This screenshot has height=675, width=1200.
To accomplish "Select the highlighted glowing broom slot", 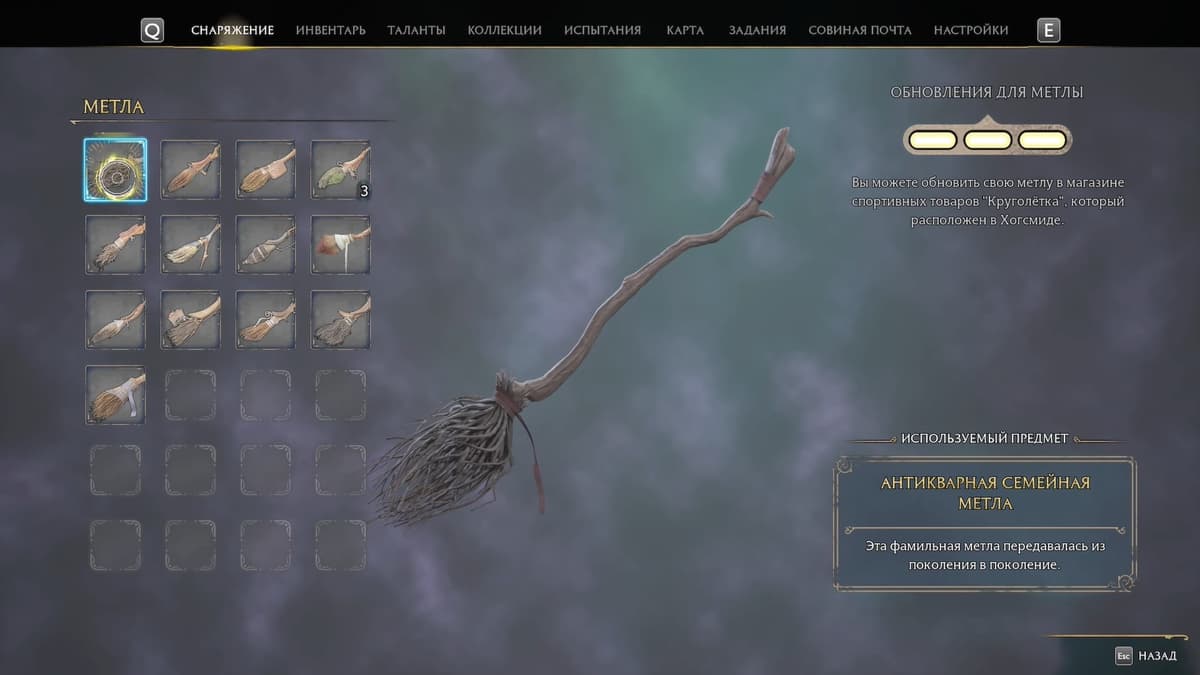I will 115,170.
